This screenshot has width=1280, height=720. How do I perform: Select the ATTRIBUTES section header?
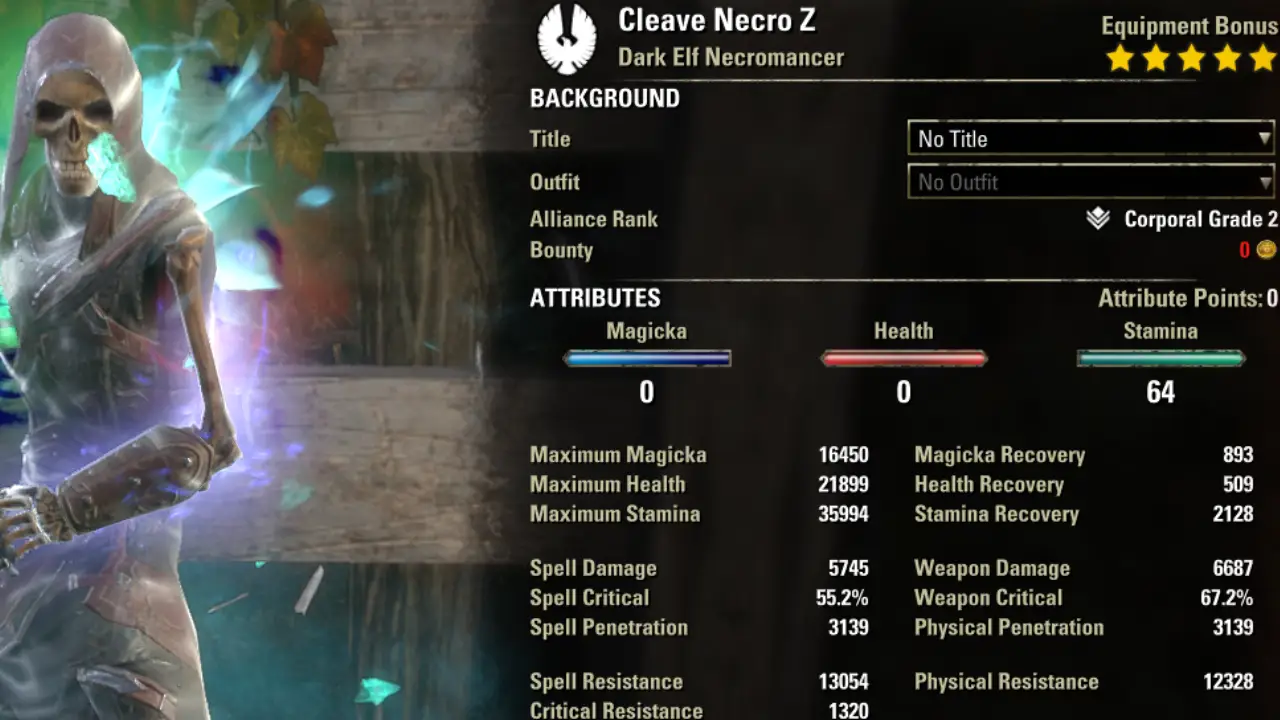[595, 298]
